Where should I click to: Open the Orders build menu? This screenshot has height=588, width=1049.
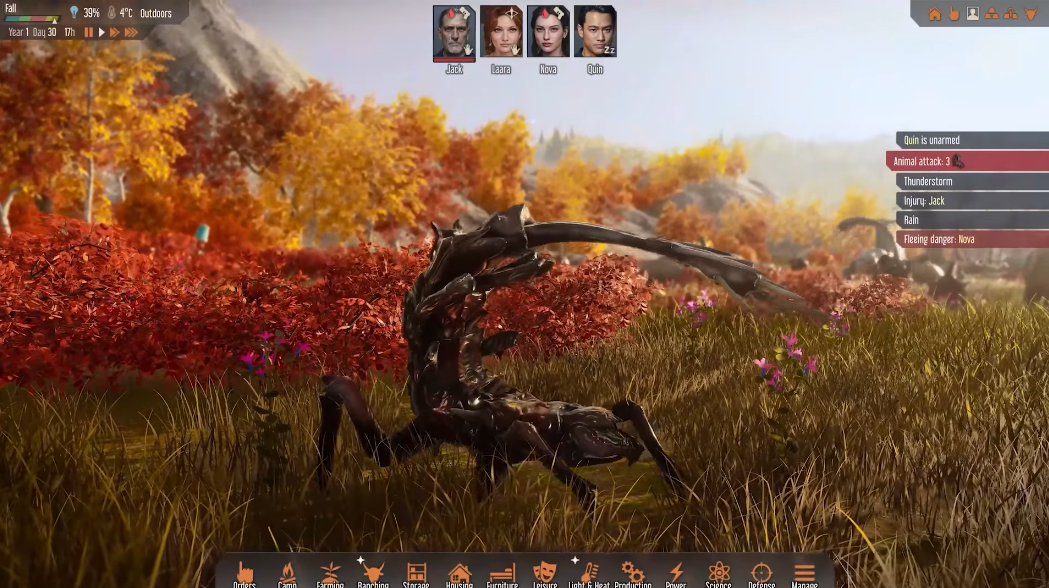tap(244, 574)
